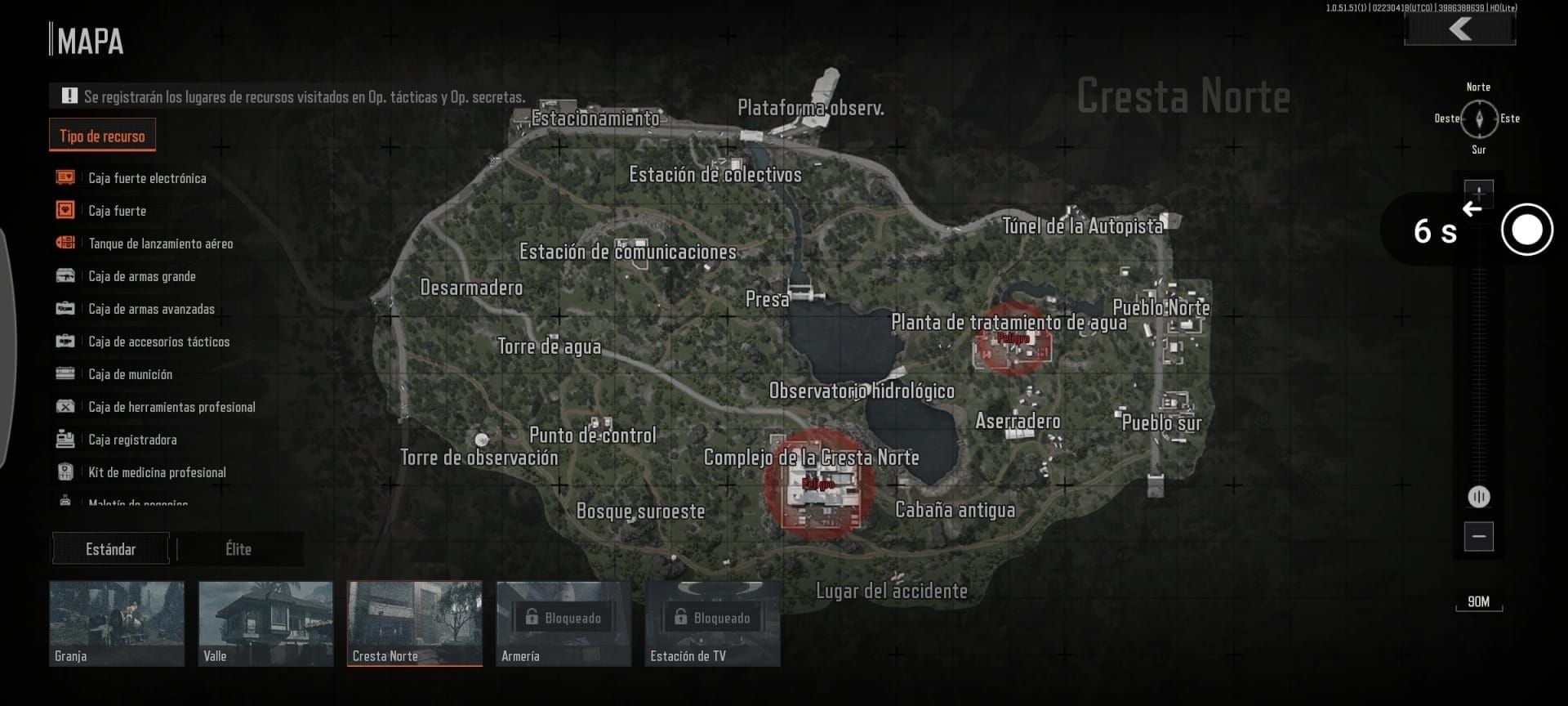1568x706 pixels.
Task: Expand the Tipo de recurso filter panel
Action: [101, 135]
